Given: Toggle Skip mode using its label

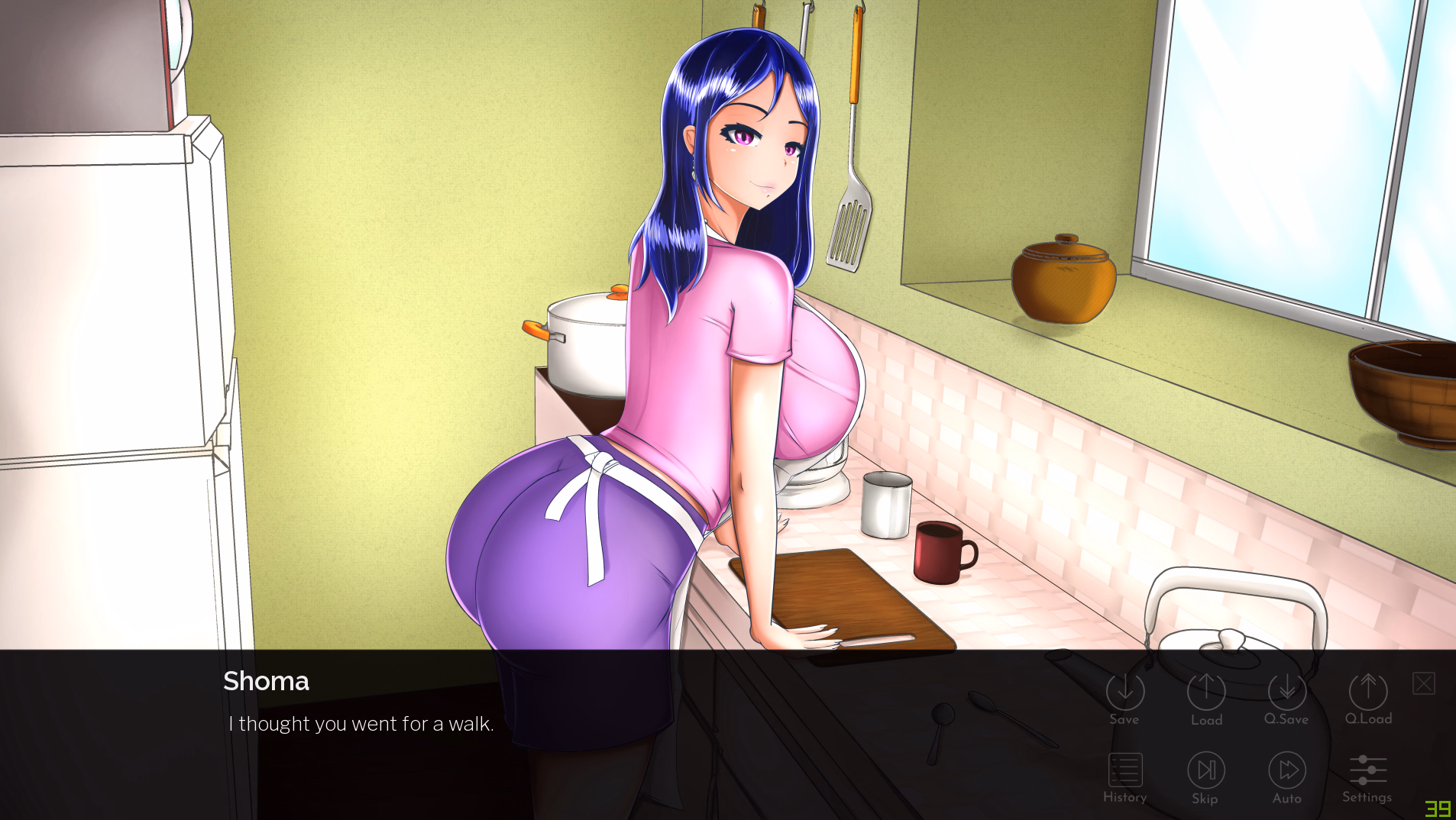Looking at the screenshot, I should tap(1205, 799).
